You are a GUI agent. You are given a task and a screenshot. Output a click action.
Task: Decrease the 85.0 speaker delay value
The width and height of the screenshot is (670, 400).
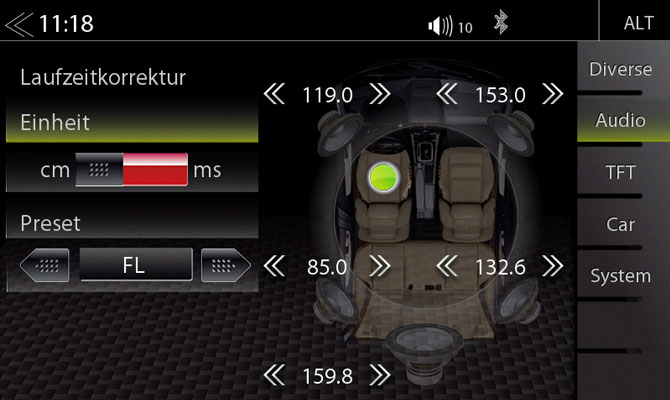pyautogui.click(x=274, y=267)
